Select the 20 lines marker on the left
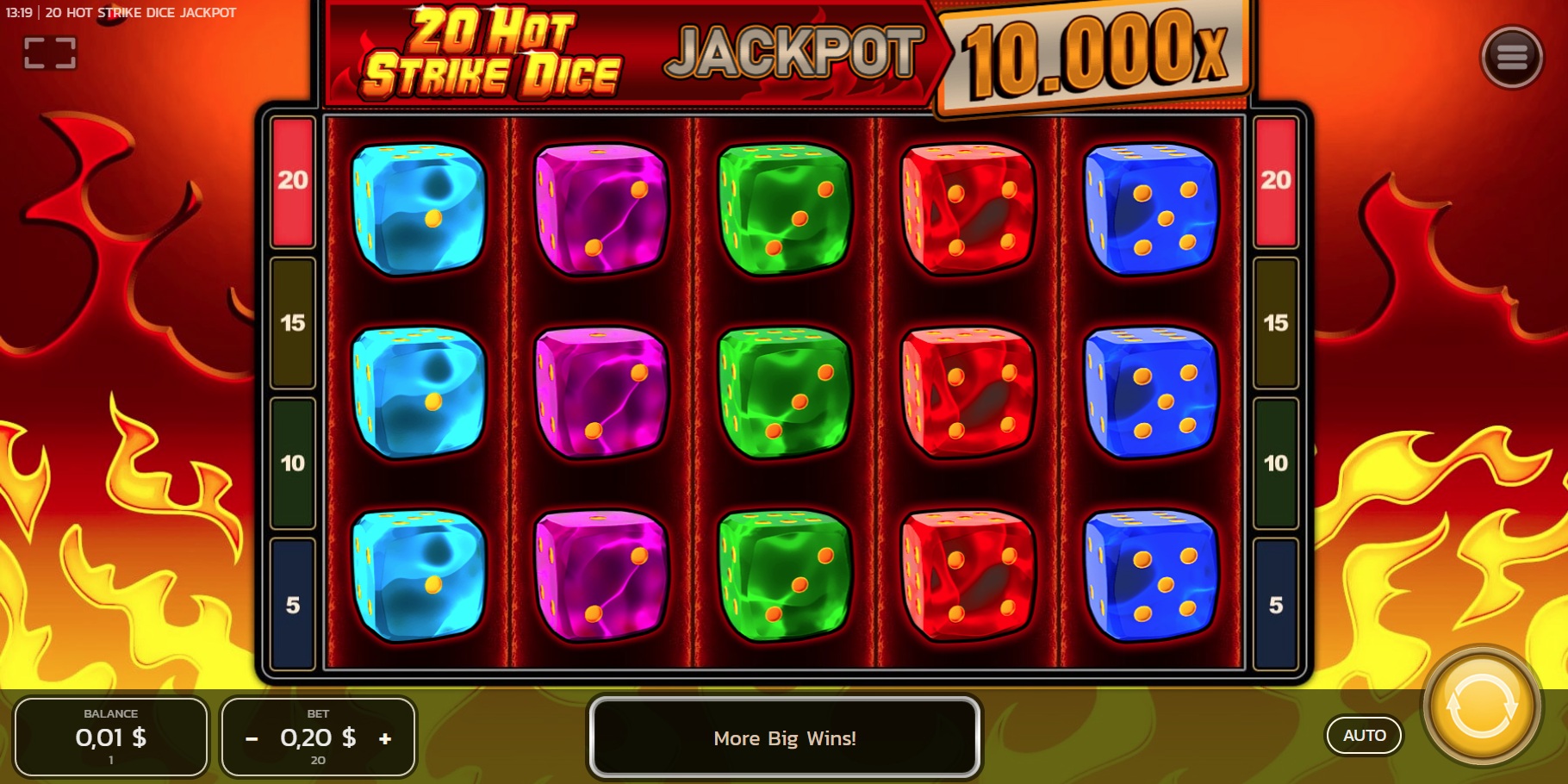This screenshot has height=784, width=1568. pos(292,181)
